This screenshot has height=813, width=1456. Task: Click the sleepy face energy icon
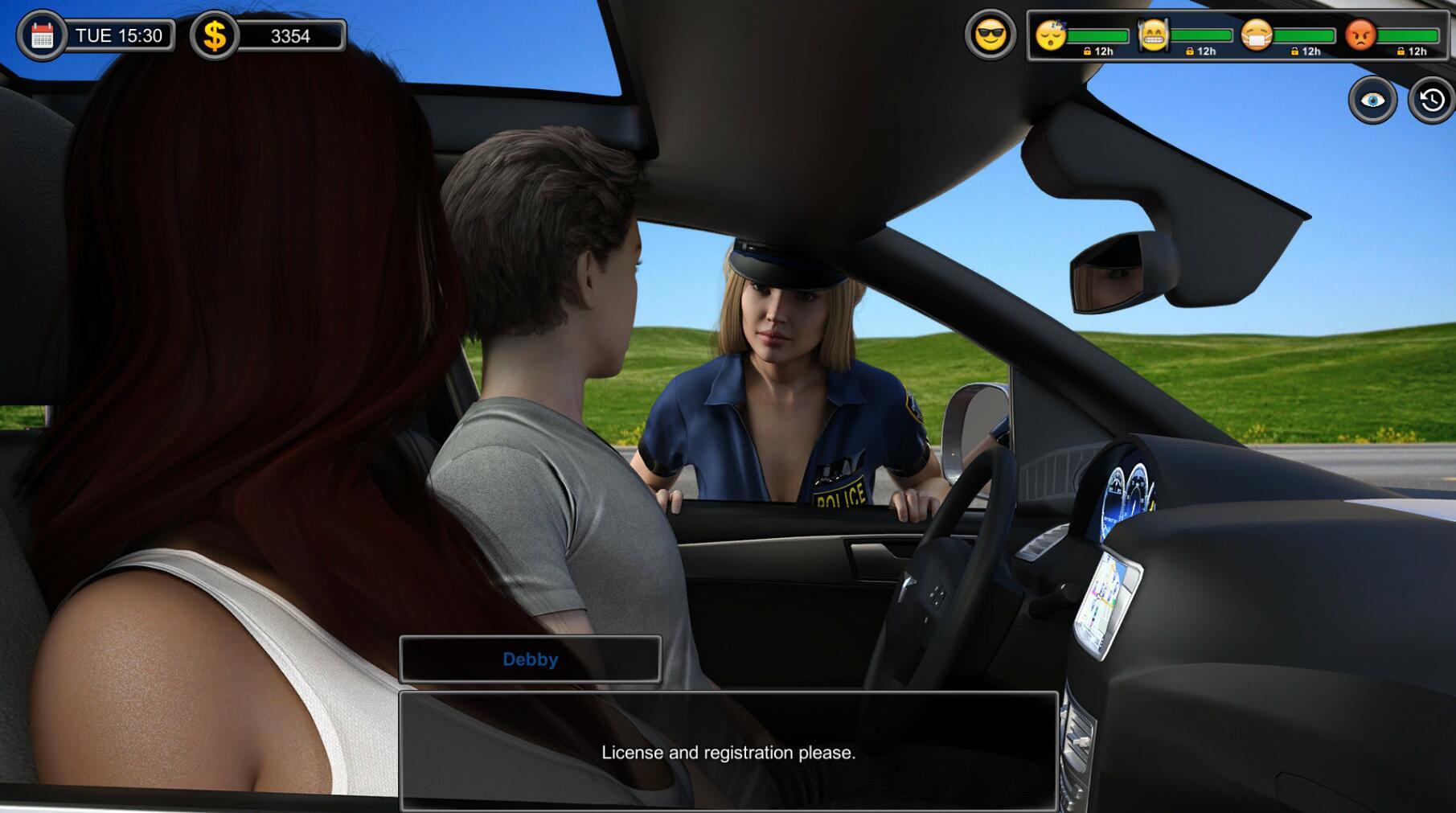pyautogui.click(x=1050, y=35)
